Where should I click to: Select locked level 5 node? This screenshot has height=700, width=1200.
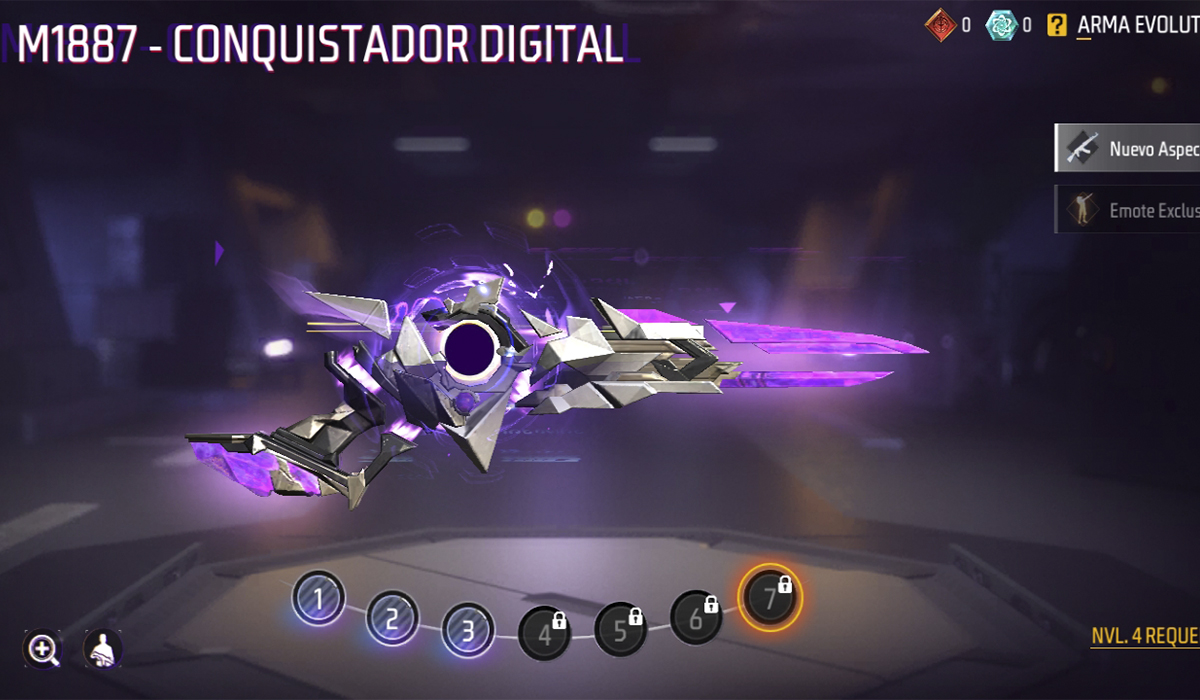tap(620, 629)
